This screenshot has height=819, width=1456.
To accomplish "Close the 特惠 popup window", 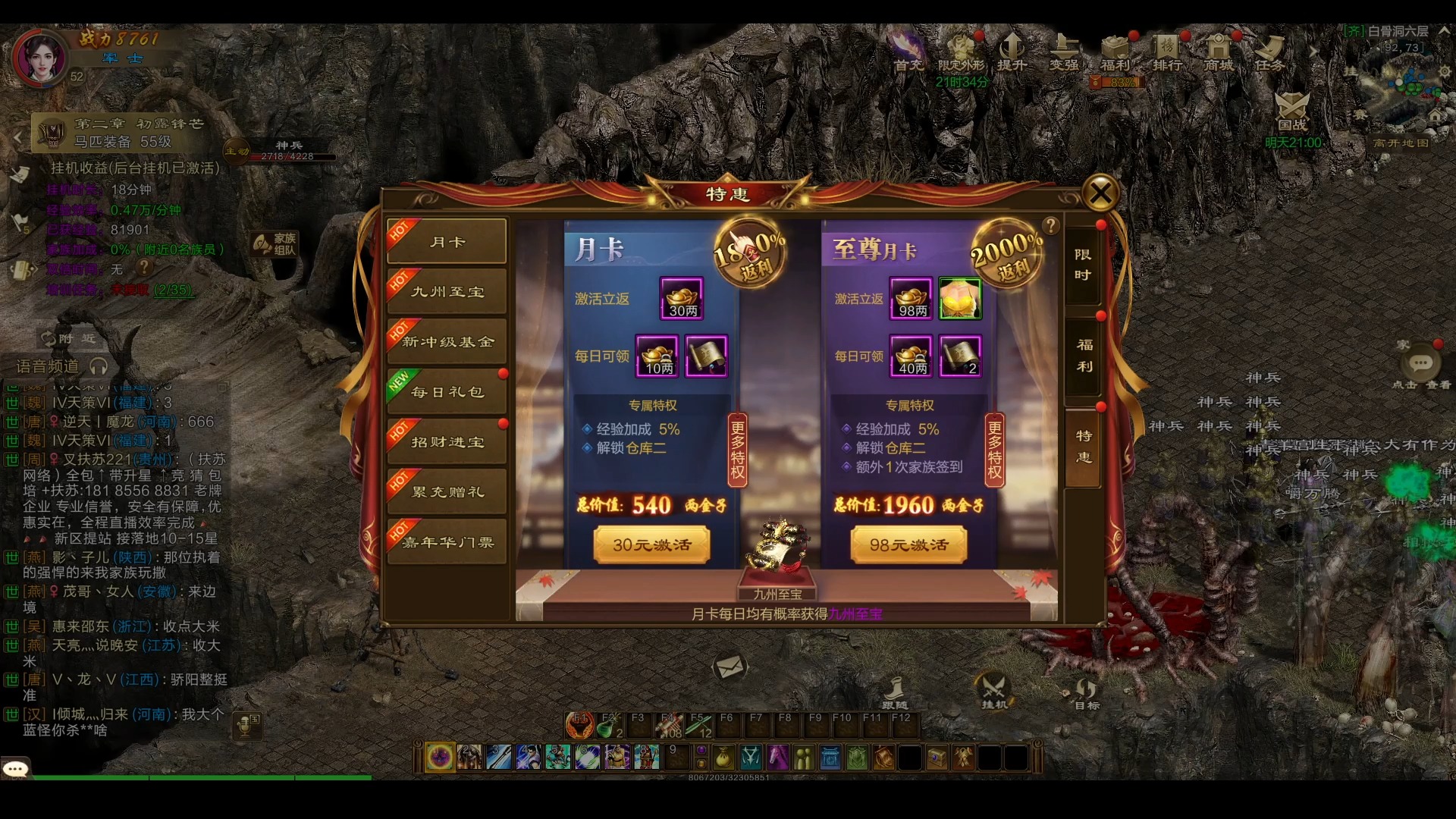I will 1100,193.
